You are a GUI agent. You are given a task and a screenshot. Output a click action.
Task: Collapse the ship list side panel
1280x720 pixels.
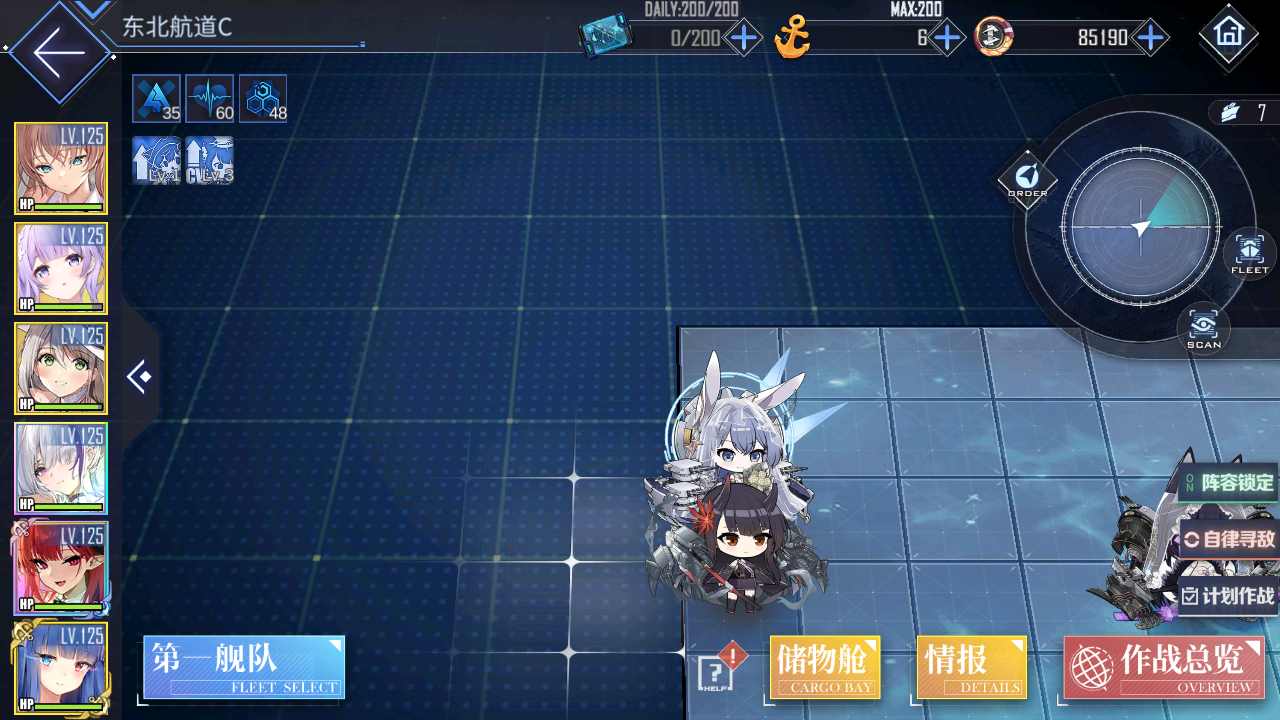click(x=140, y=377)
